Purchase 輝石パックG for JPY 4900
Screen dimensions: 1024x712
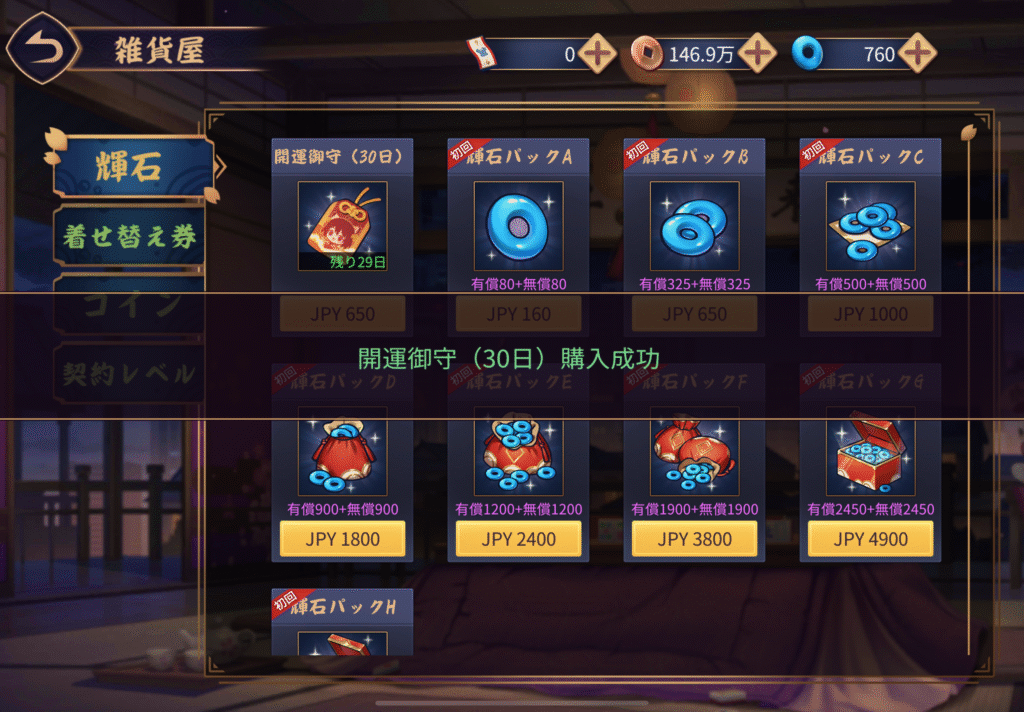click(870, 539)
